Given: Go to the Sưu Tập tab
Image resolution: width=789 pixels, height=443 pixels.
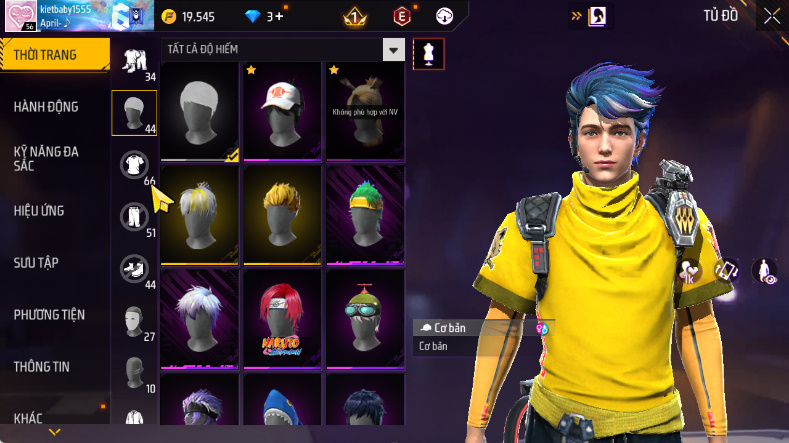Looking at the screenshot, I should 37,263.
